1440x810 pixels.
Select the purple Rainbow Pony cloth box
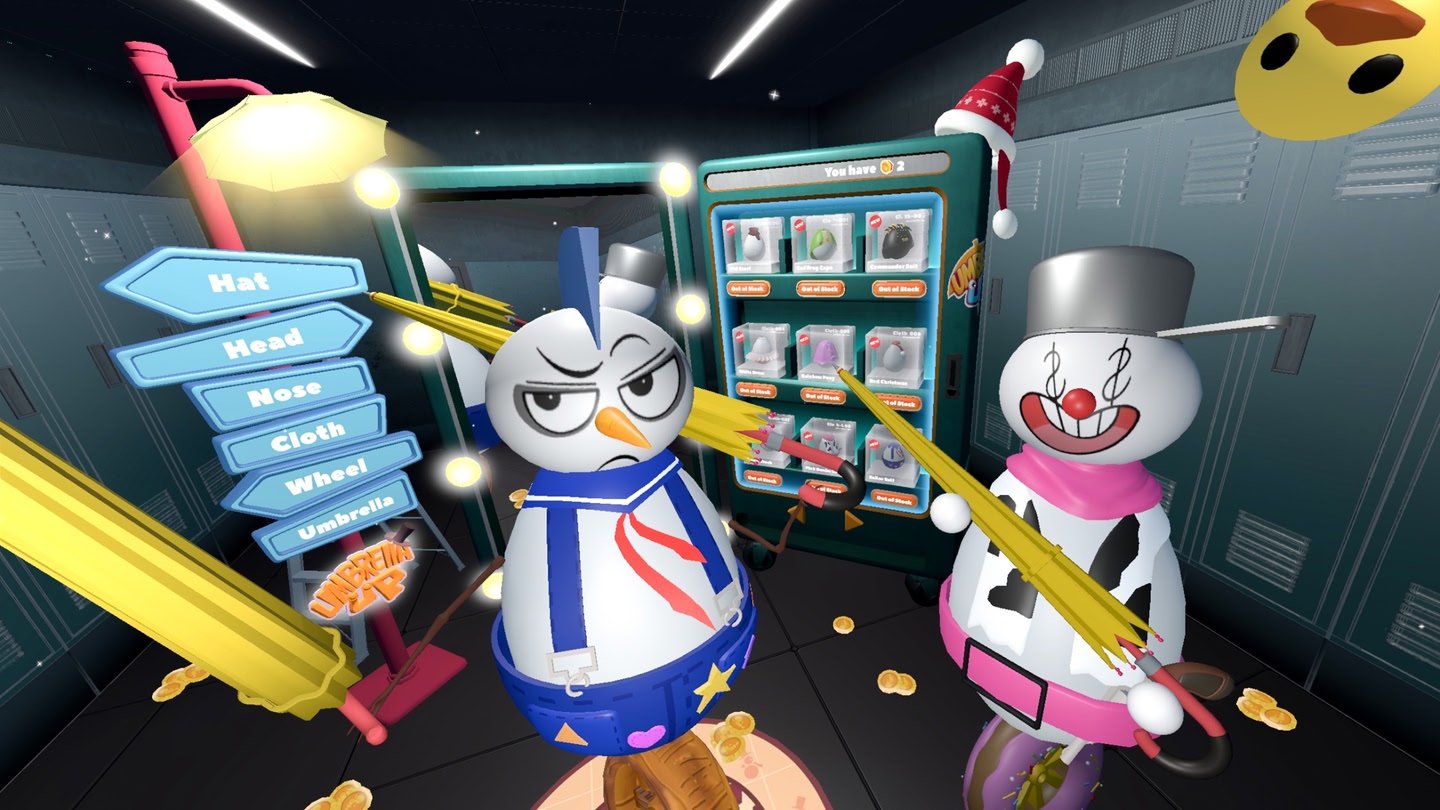coord(825,352)
